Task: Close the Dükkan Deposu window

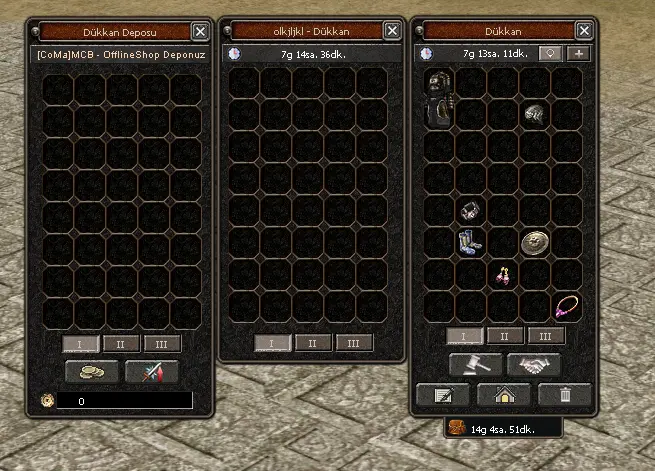Action: coord(200,31)
